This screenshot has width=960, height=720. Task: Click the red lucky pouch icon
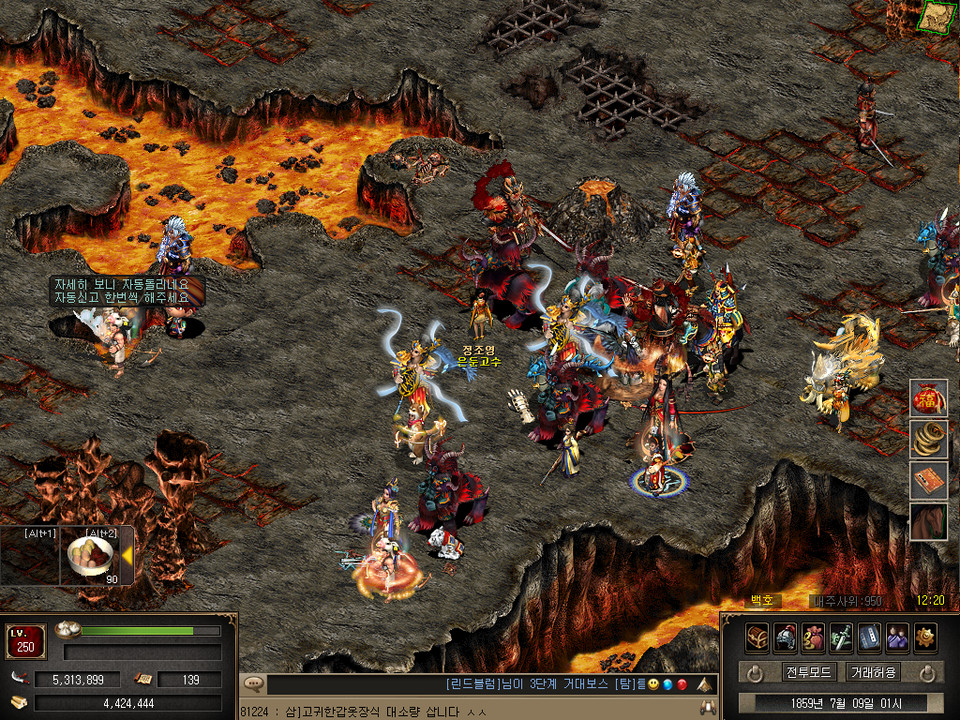(929, 399)
